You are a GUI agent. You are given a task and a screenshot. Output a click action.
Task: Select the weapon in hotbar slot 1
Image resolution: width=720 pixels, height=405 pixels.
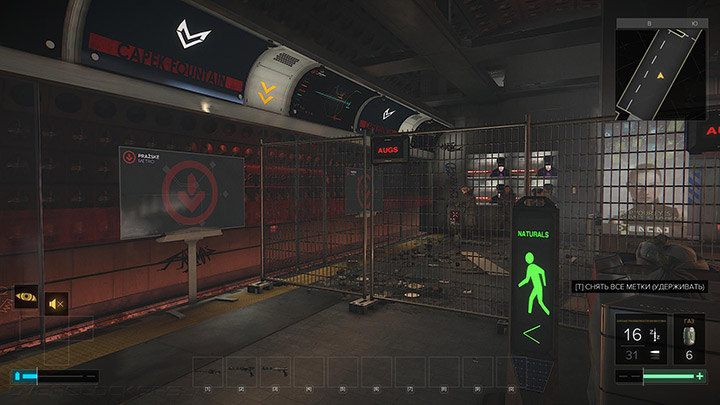pos(208,370)
